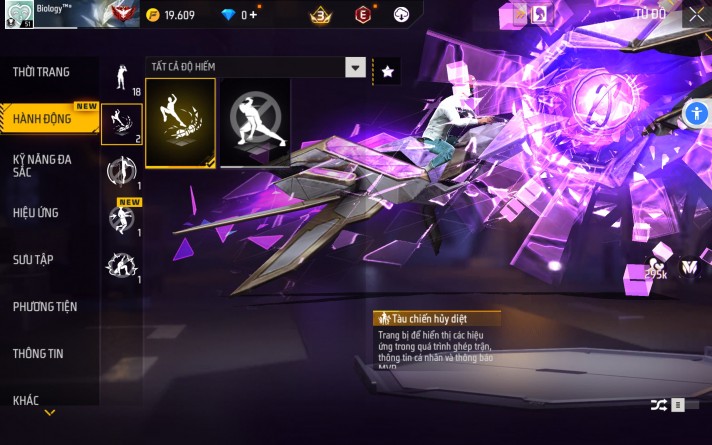Toggle the shuffle arrows button
This screenshot has height=445, width=712.
(x=659, y=404)
